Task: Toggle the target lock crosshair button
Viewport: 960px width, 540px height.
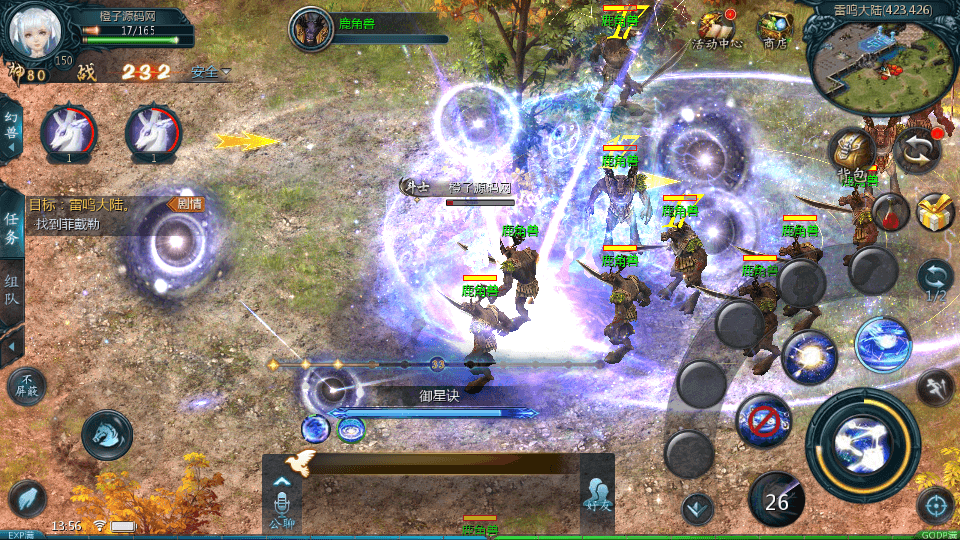Action: pyautogui.click(x=936, y=506)
